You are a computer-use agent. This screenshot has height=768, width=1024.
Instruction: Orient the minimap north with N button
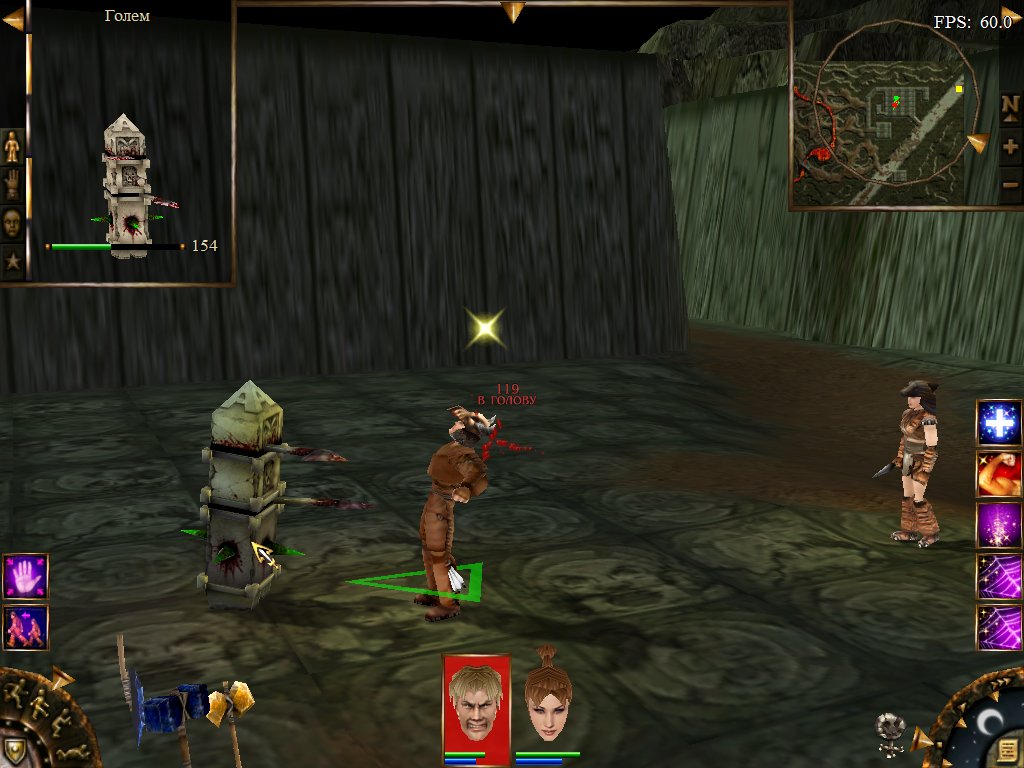[x=1010, y=107]
